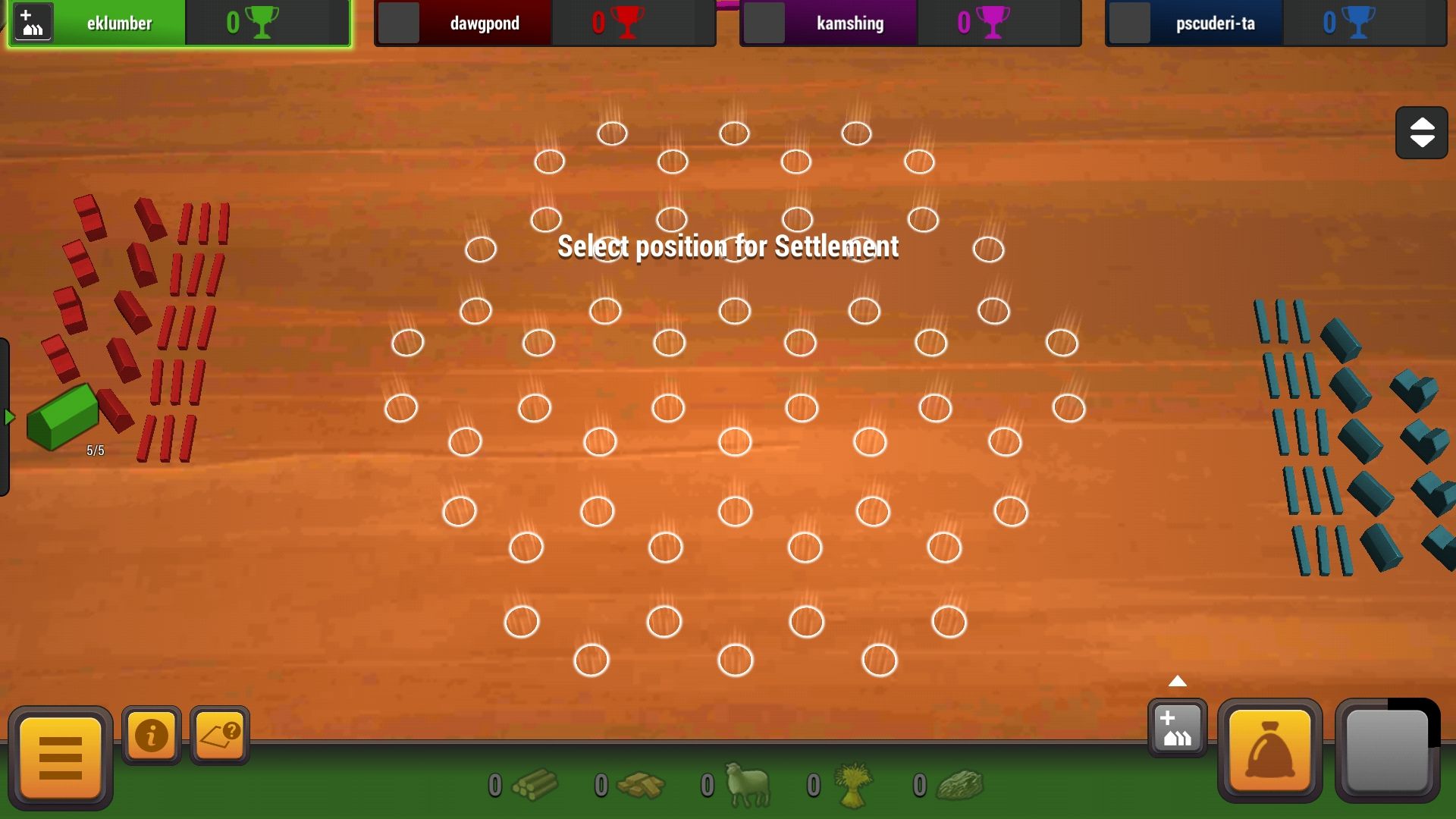Toggle camera perspective with the double-arrow button

pyautogui.click(x=1421, y=132)
